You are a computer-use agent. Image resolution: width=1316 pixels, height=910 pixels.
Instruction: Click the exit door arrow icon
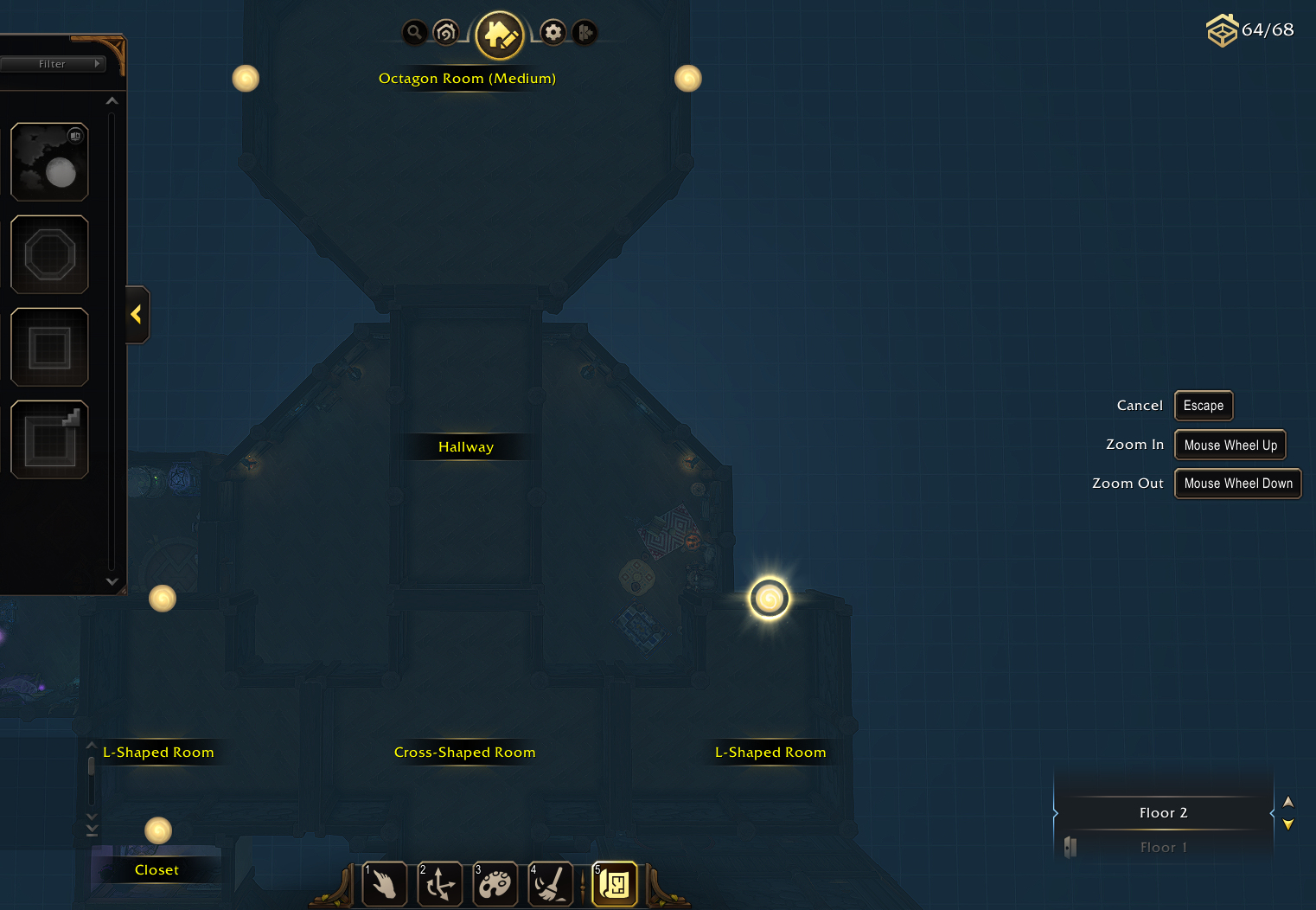[585, 33]
